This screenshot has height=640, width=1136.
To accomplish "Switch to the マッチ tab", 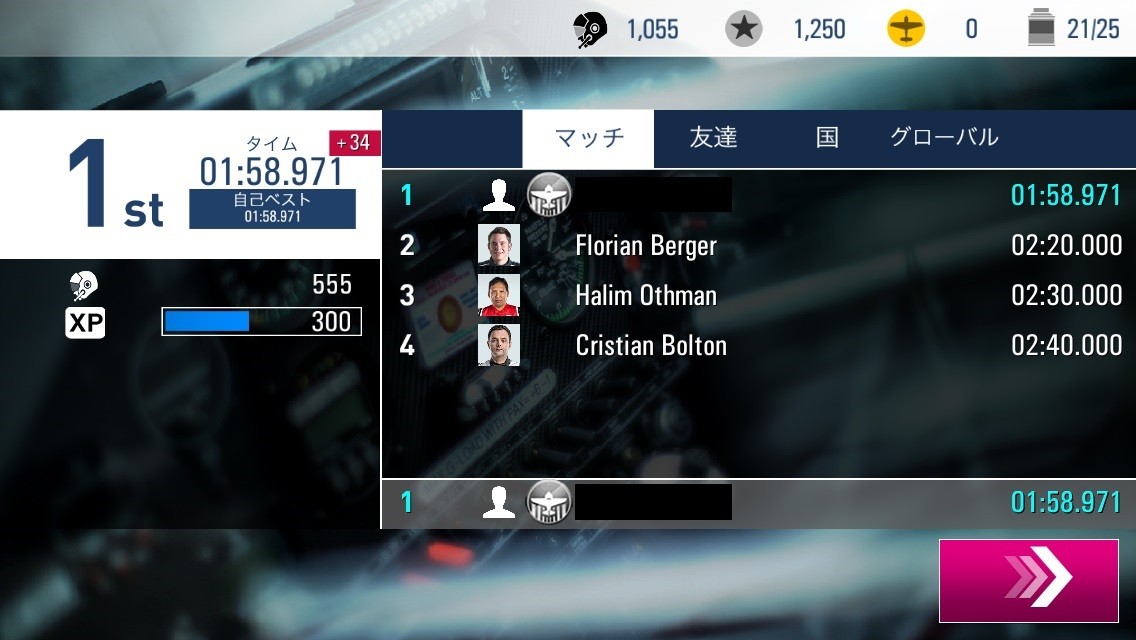I will coord(588,138).
